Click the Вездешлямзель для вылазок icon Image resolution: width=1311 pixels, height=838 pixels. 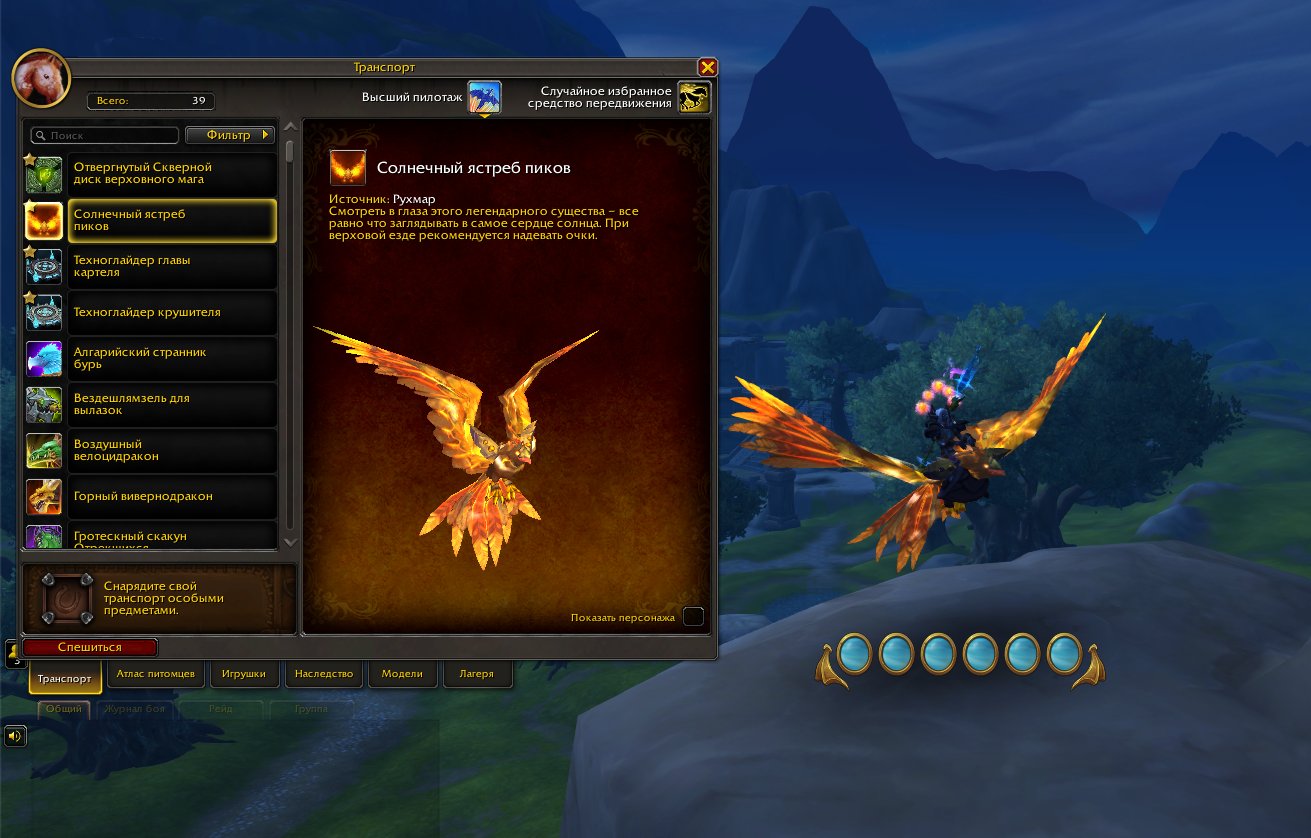pyautogui.click(x=43, y=404)
